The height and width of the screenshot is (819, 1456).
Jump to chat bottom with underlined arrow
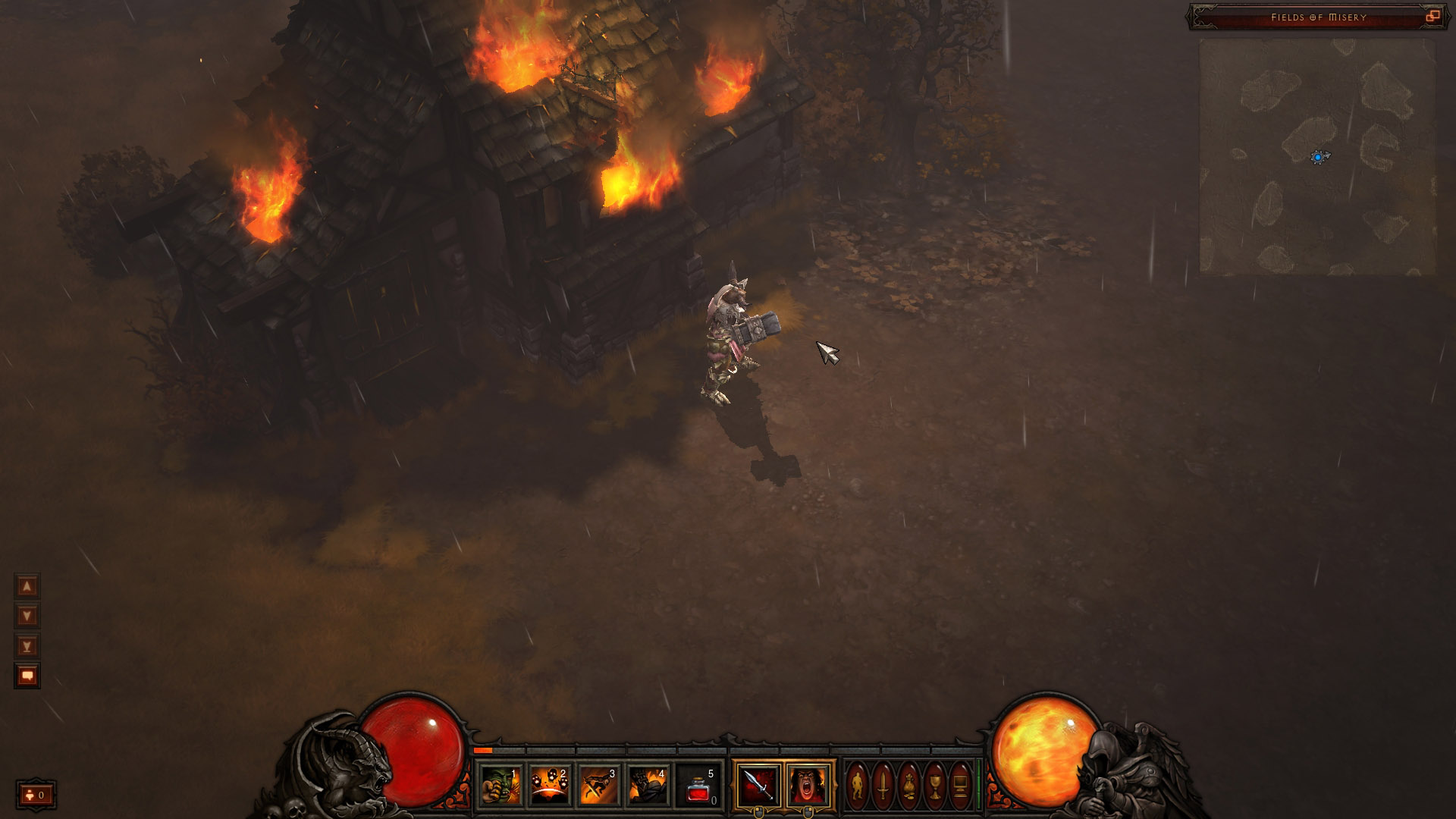(27, 646)
